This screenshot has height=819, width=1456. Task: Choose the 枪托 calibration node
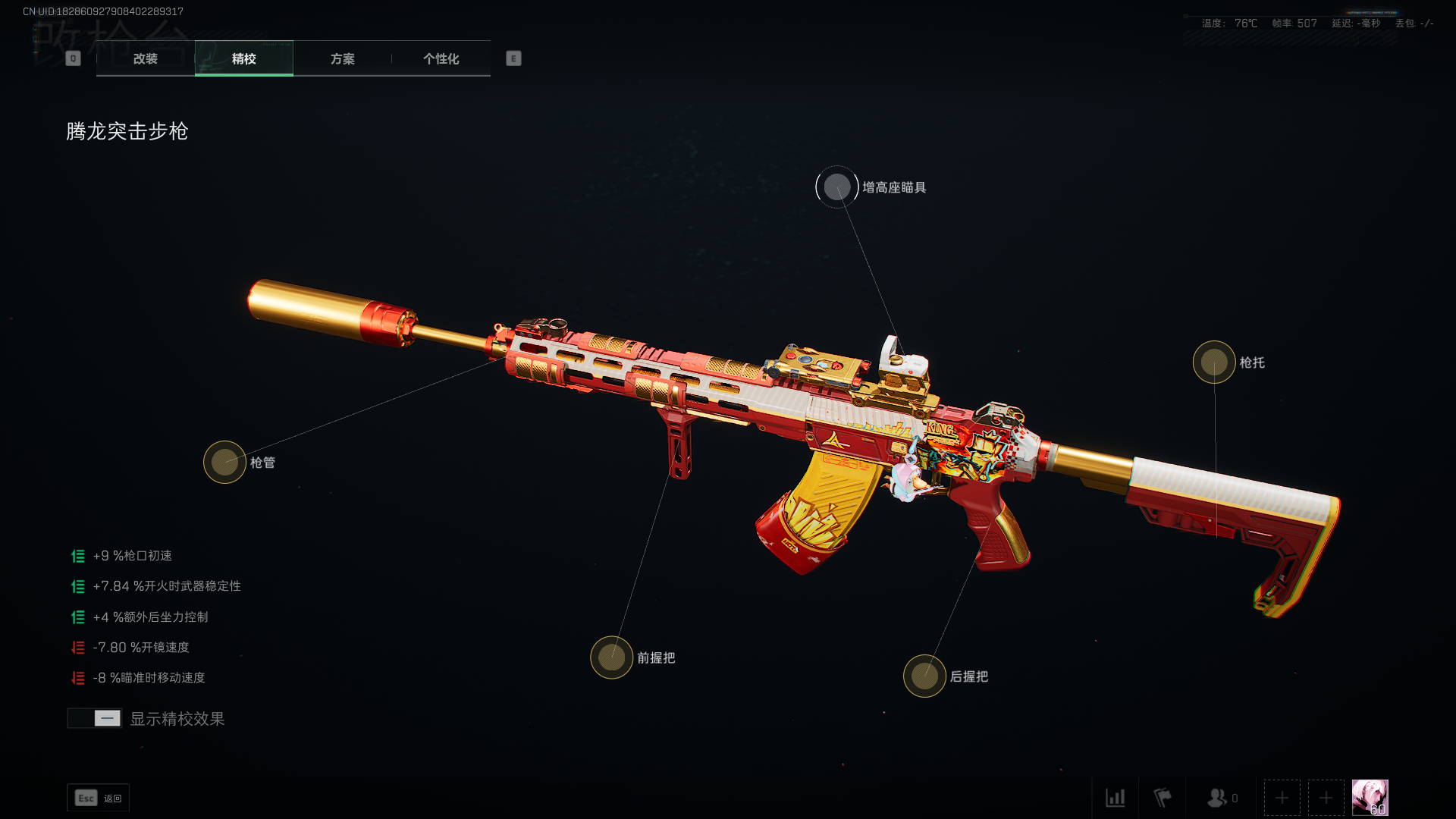coord(1214,362)
